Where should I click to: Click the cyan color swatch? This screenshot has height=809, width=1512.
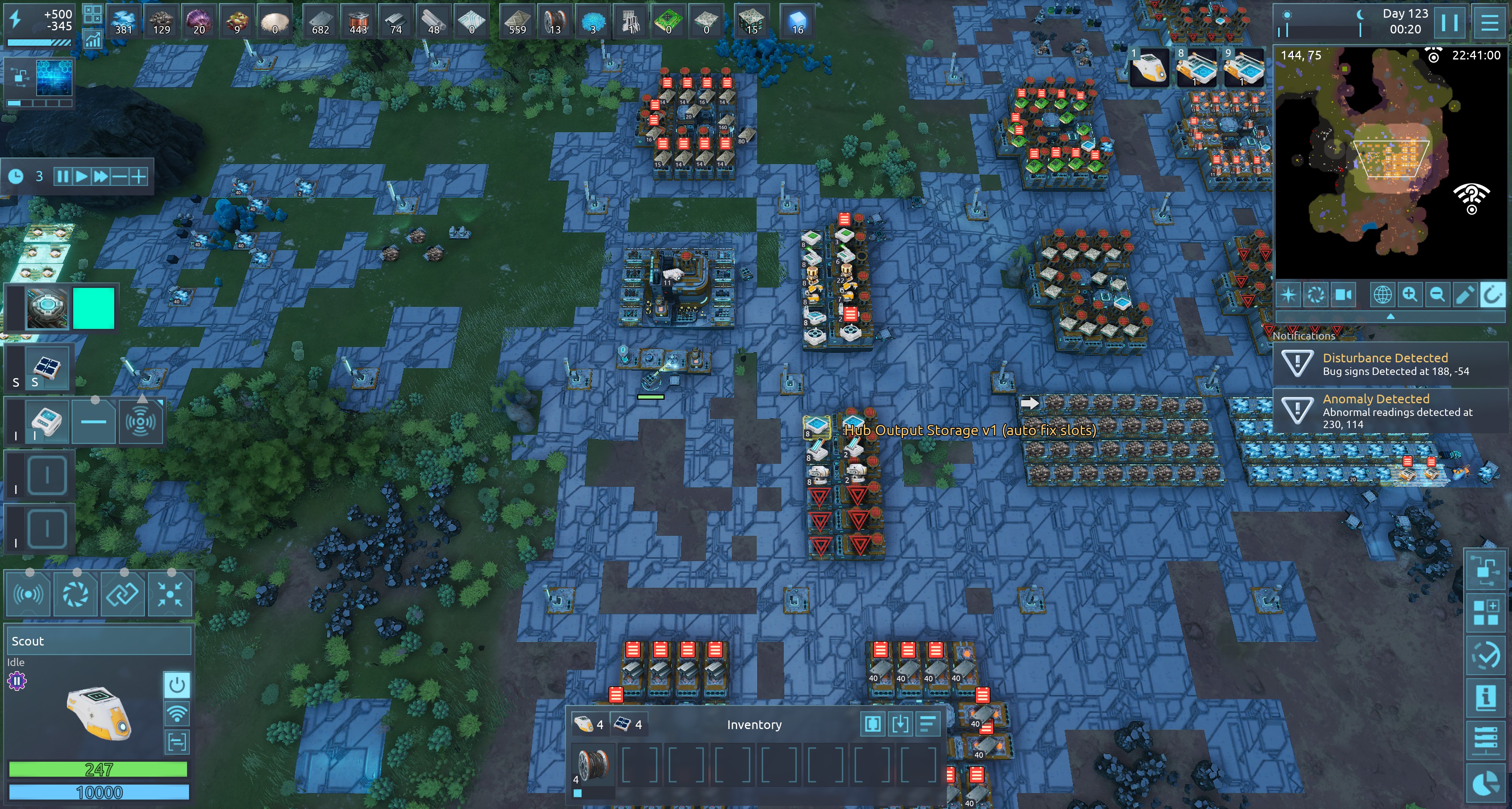point(93,308)
